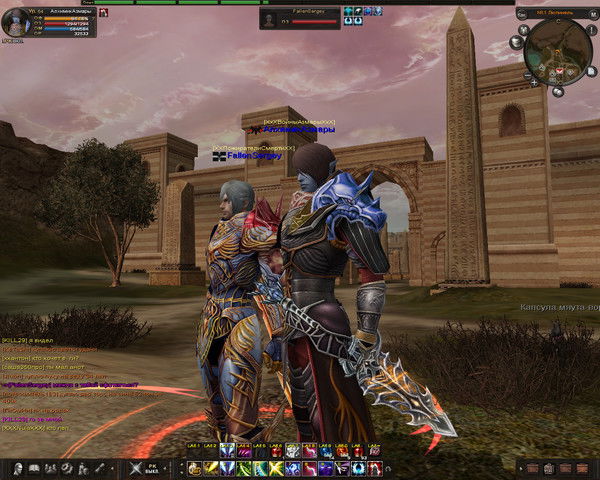The image size is (600, 480).
Task: Toggle the PK crossed swords button
Action: click(x=137, y=468)
